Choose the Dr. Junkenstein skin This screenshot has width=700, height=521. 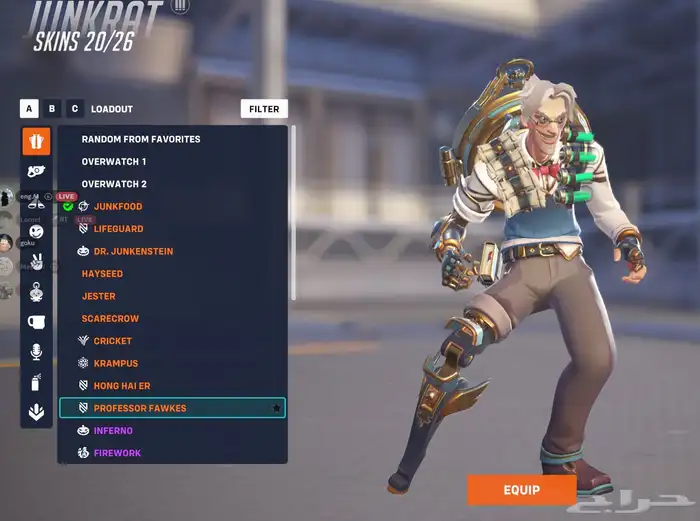pyautogui.click(x=133, y=251)
